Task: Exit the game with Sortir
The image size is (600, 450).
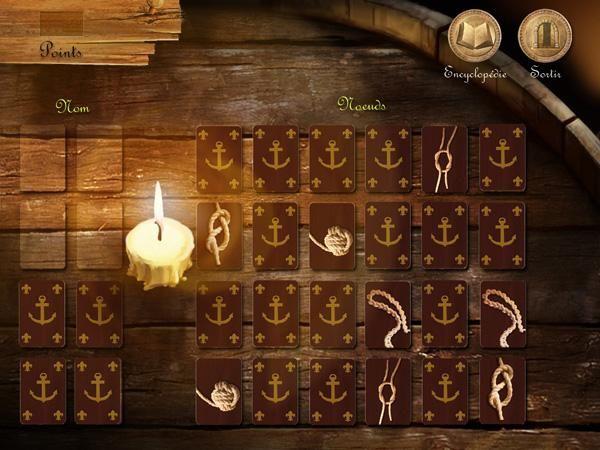Action: pos(545,37)
